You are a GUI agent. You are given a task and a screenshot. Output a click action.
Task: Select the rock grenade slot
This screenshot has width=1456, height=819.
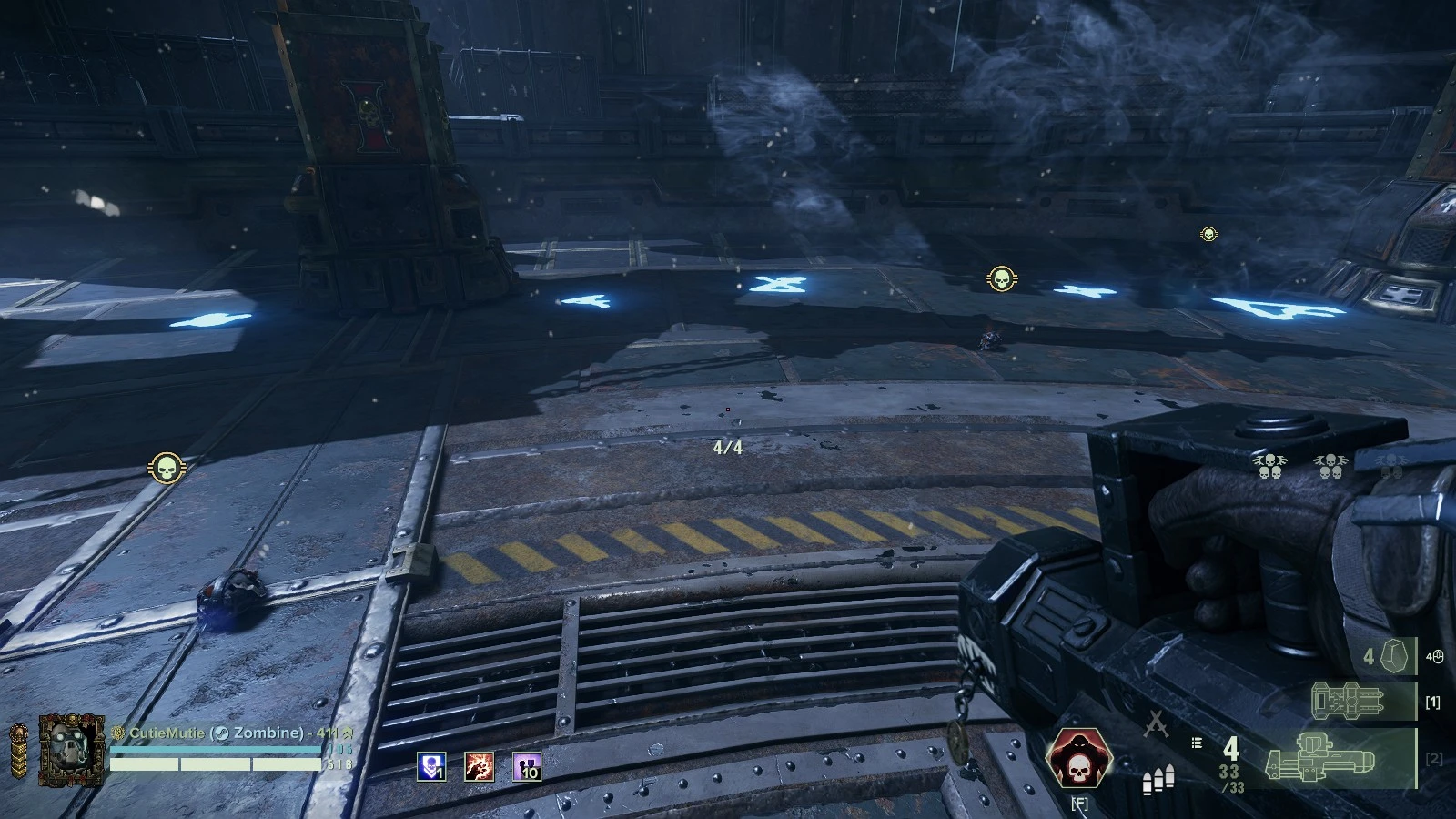1392,656
